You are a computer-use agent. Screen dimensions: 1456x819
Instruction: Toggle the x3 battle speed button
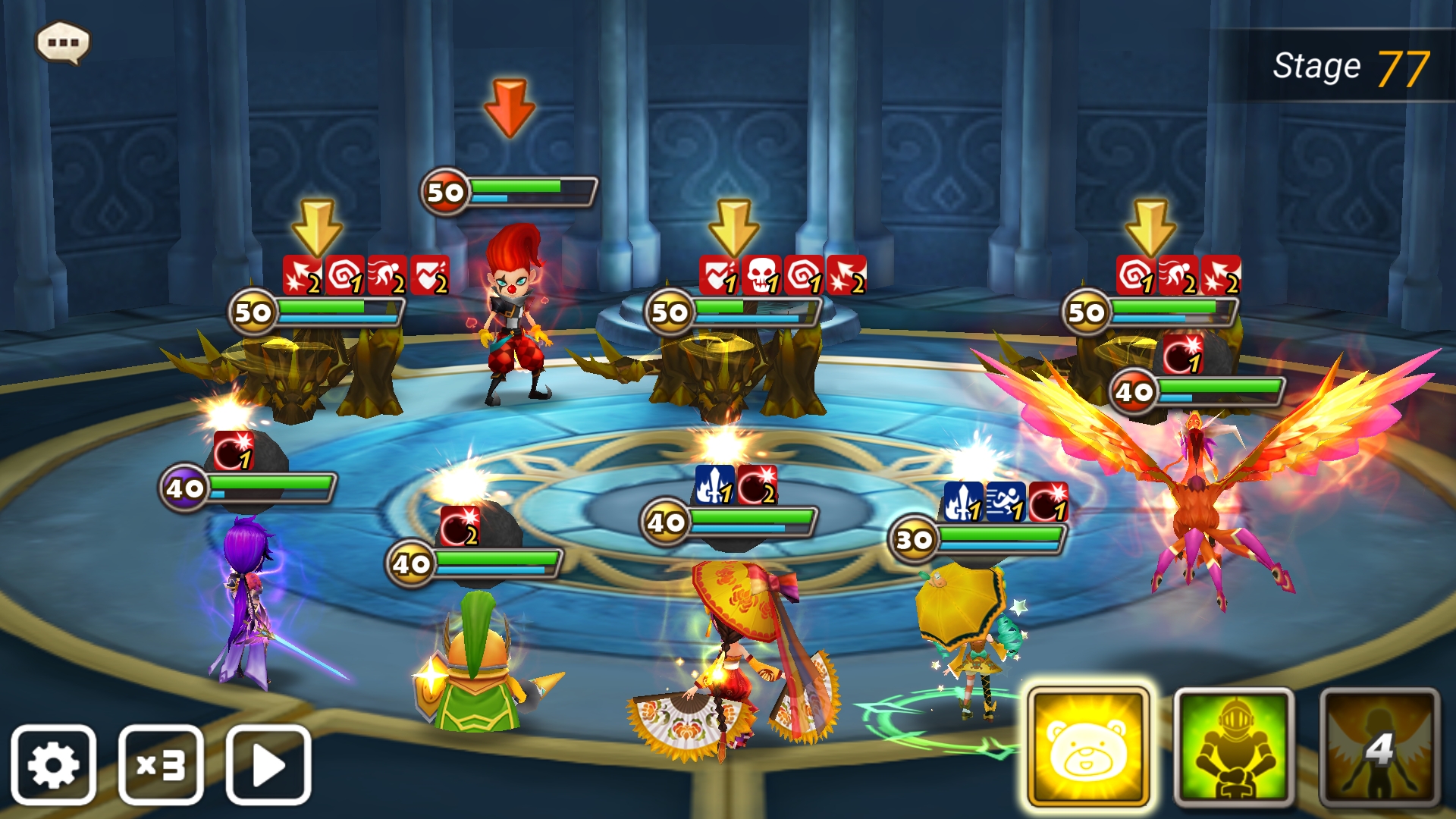point(161,764)
